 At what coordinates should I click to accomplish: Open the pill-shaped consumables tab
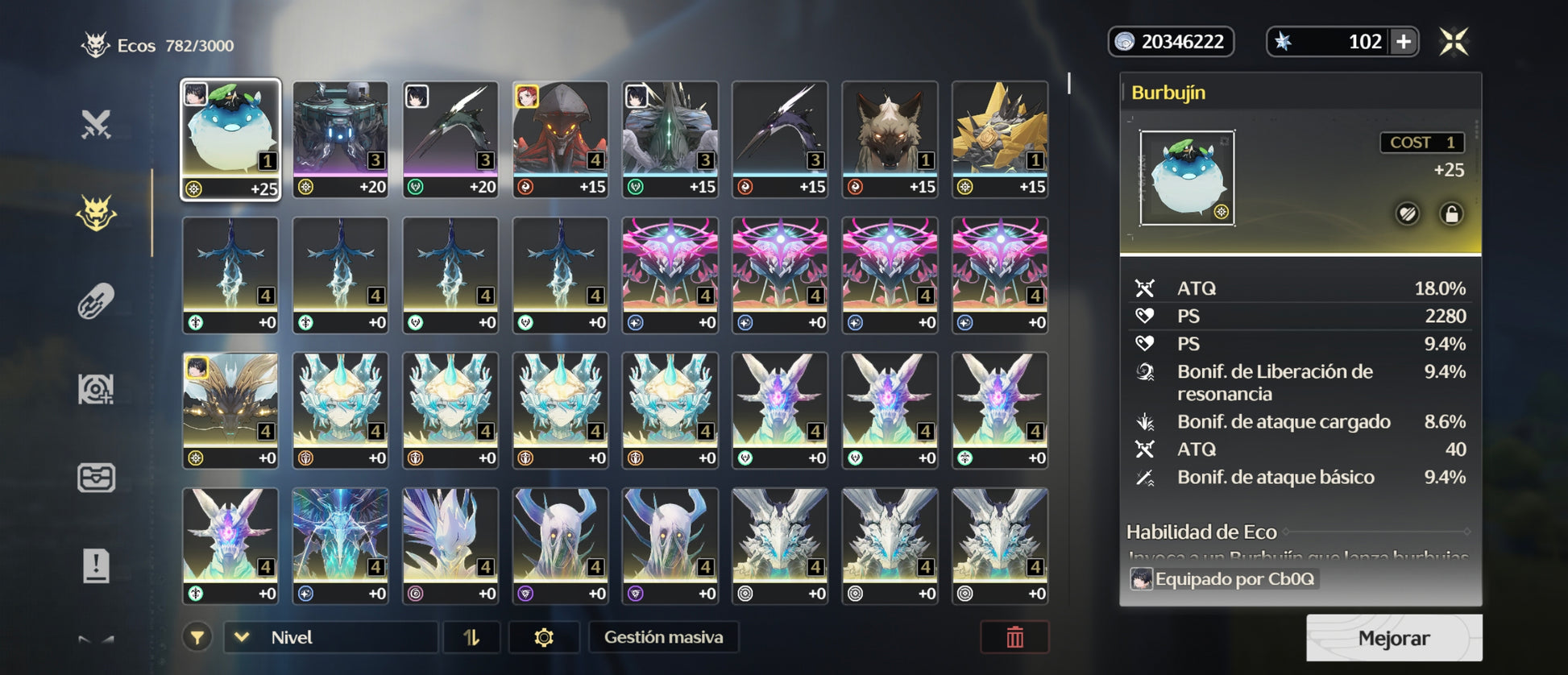tap(96, 302)
